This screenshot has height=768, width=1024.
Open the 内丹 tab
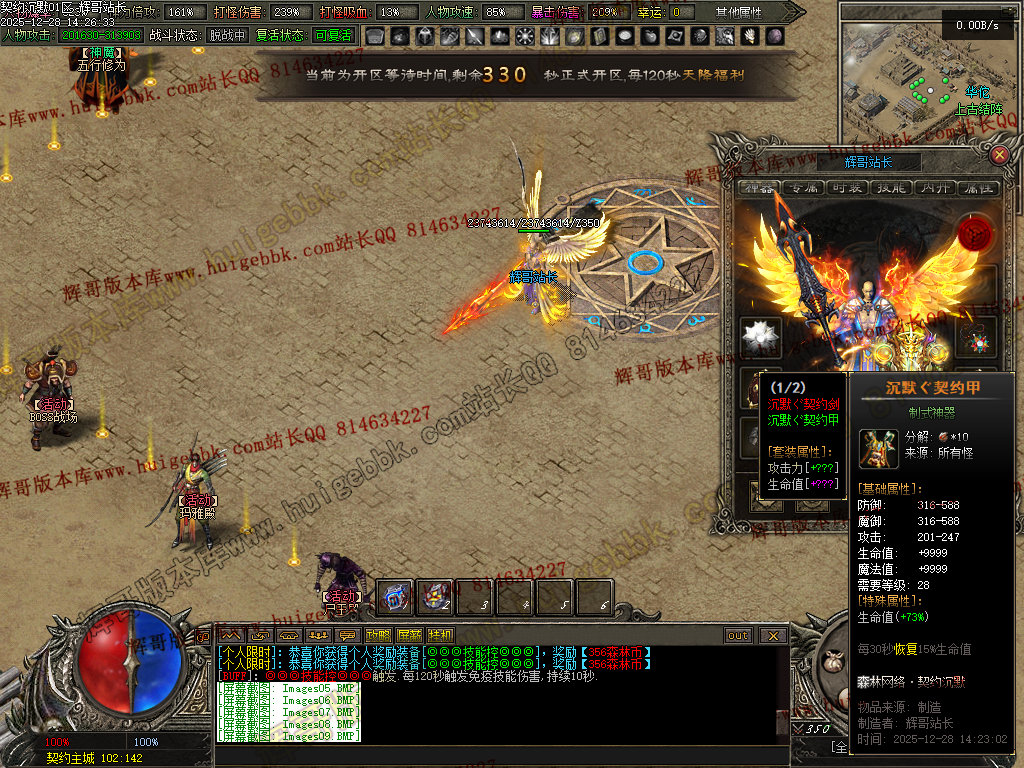point(933,188)
